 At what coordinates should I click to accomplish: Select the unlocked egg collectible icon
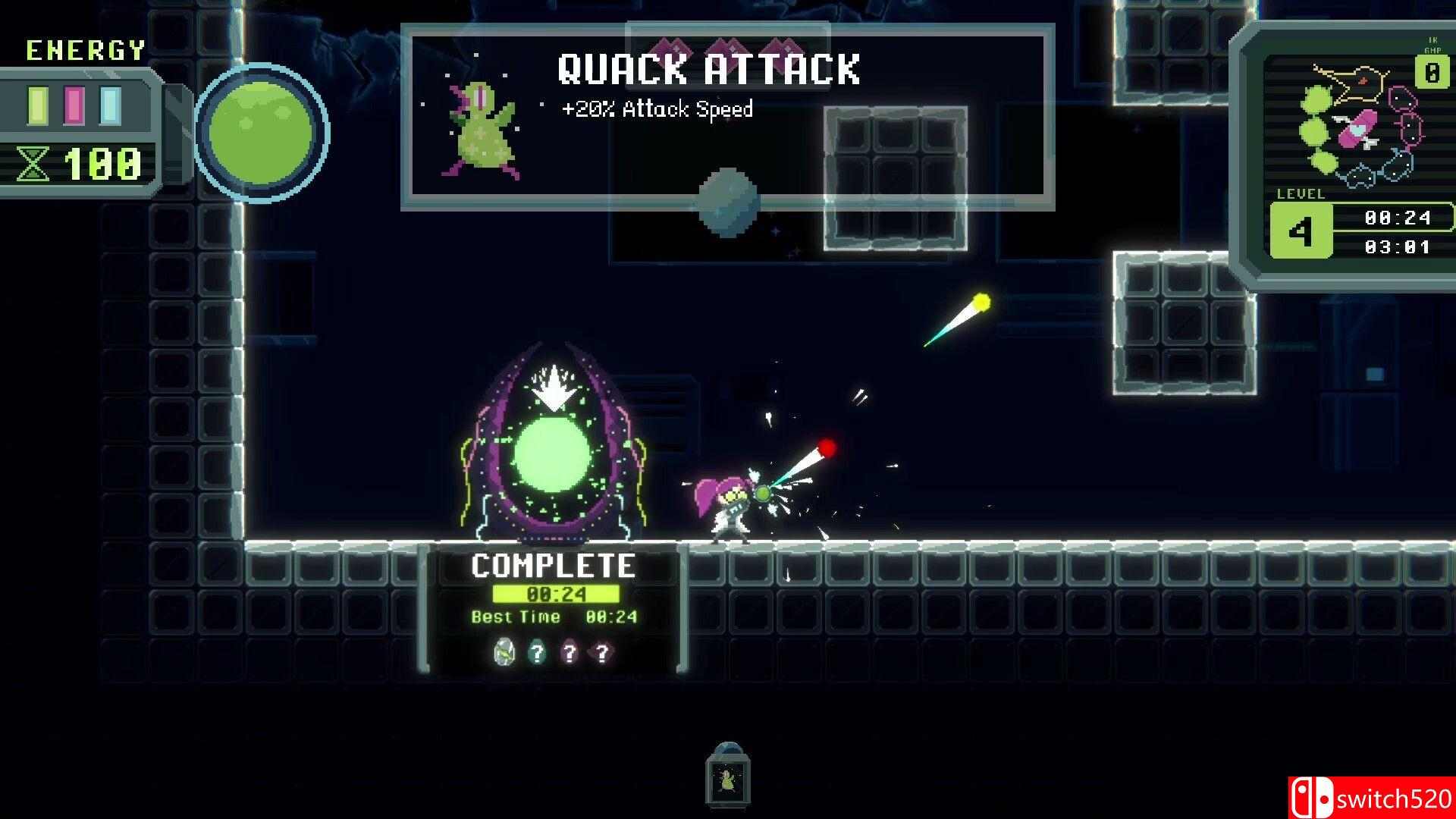pos(502,651)
